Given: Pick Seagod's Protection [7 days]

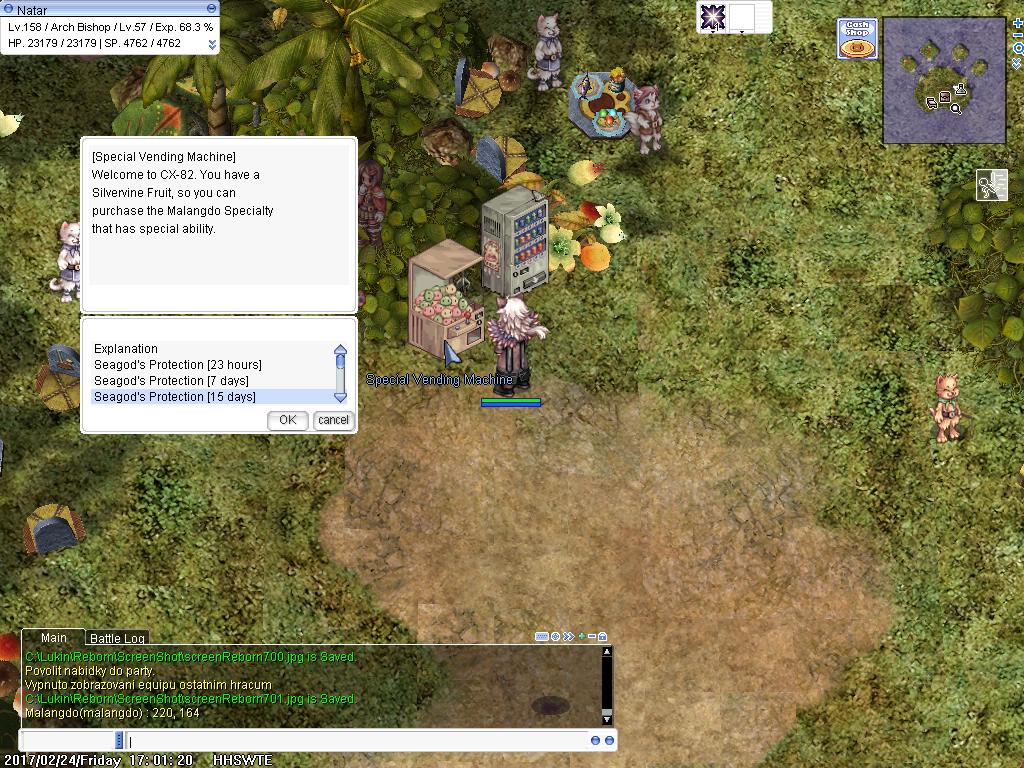Looking at the screenshot, I should tap(171, 381).
